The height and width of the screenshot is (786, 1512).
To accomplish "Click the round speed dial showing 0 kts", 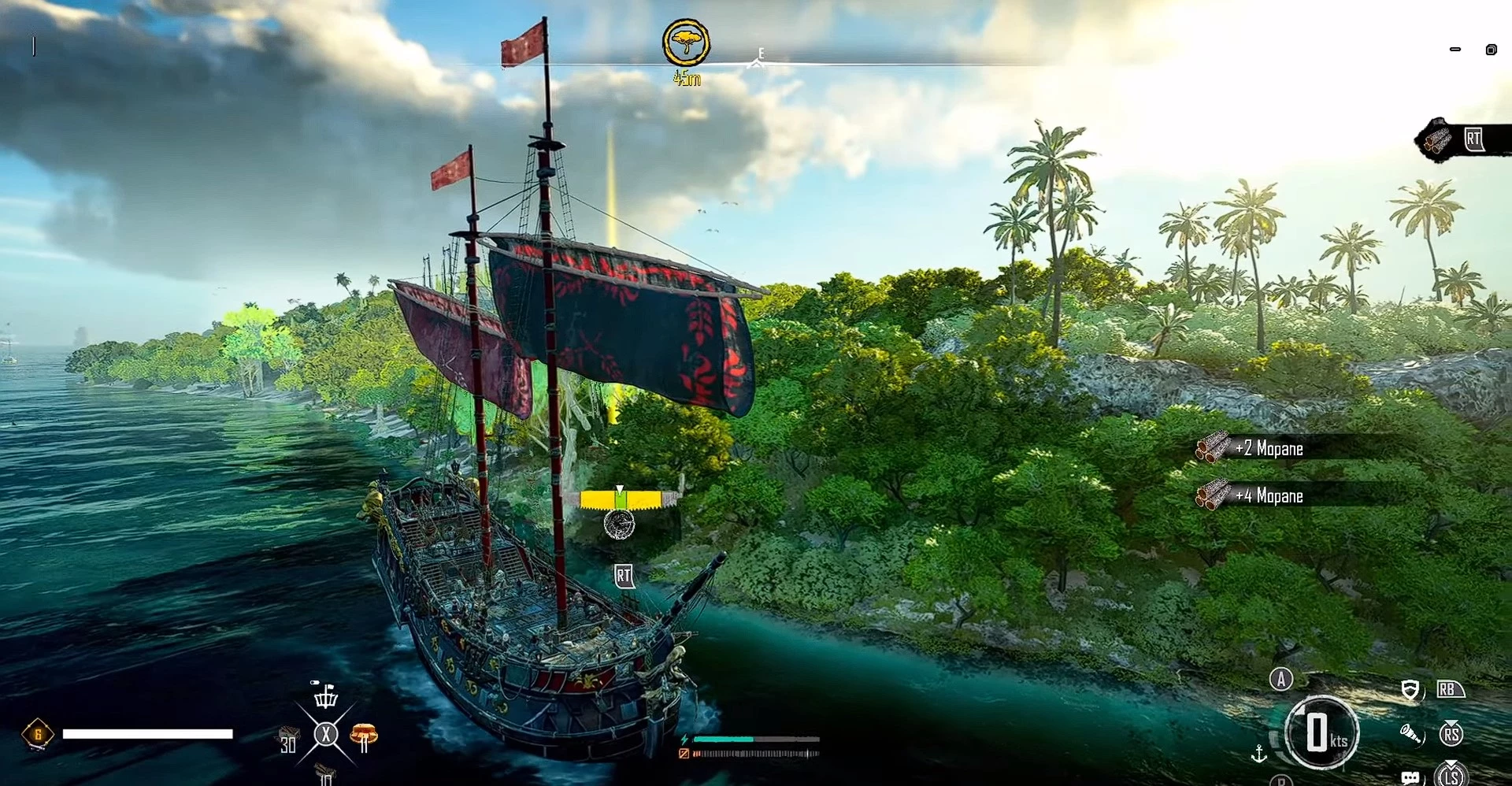I will click(1321, 733).
